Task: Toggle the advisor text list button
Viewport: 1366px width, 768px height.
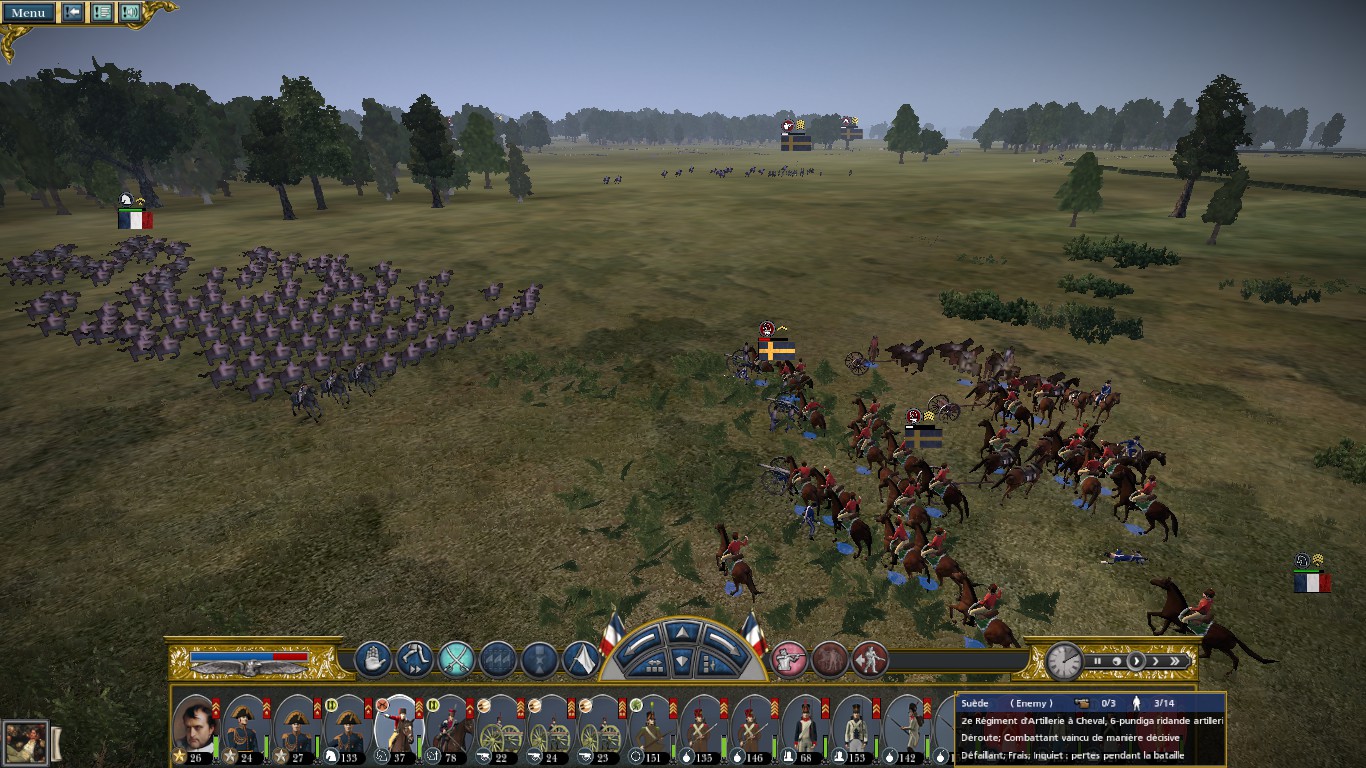Action: (102, 12)
